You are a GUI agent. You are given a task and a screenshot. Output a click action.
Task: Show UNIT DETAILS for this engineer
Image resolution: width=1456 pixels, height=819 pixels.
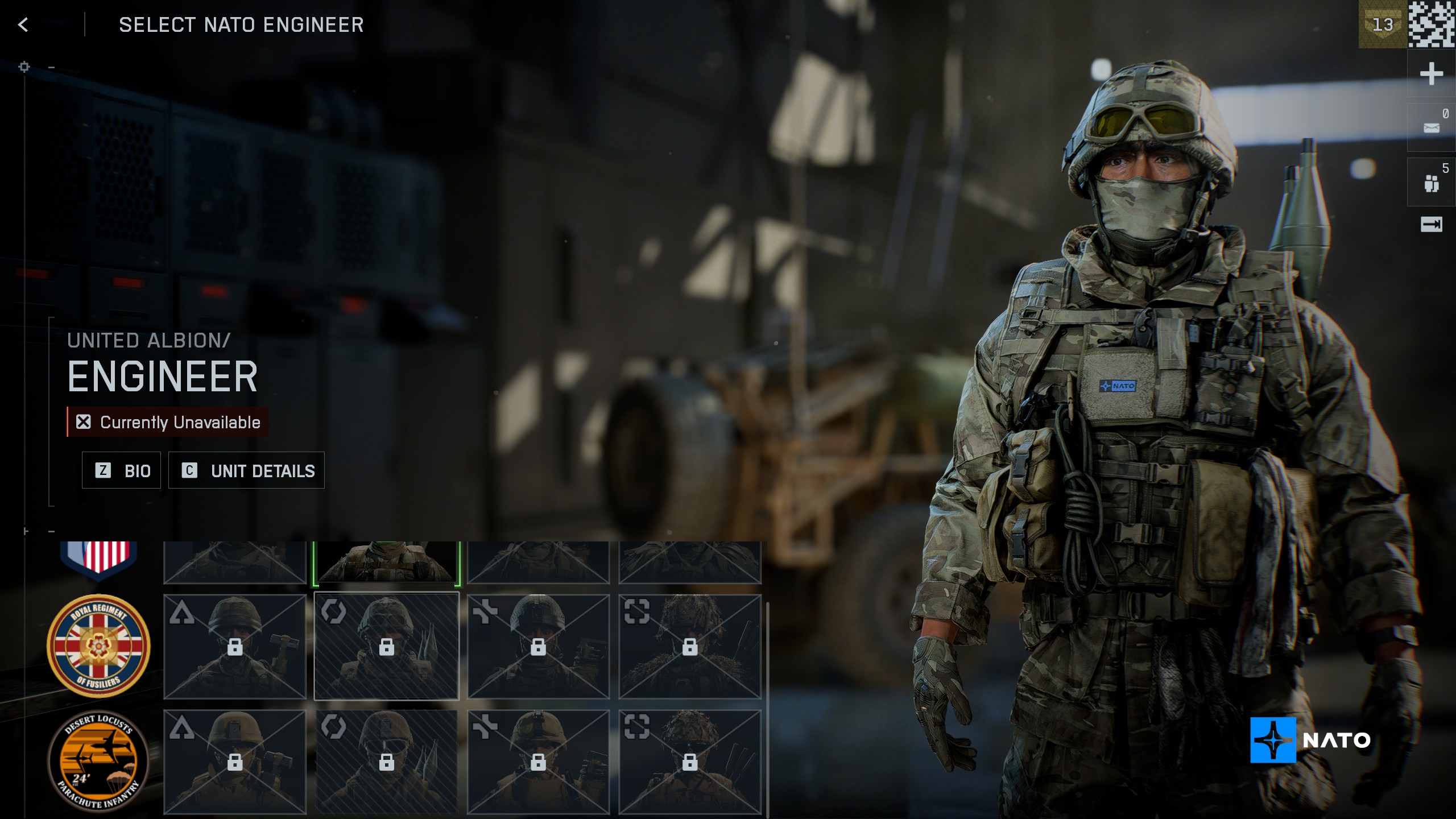point(246,470)
